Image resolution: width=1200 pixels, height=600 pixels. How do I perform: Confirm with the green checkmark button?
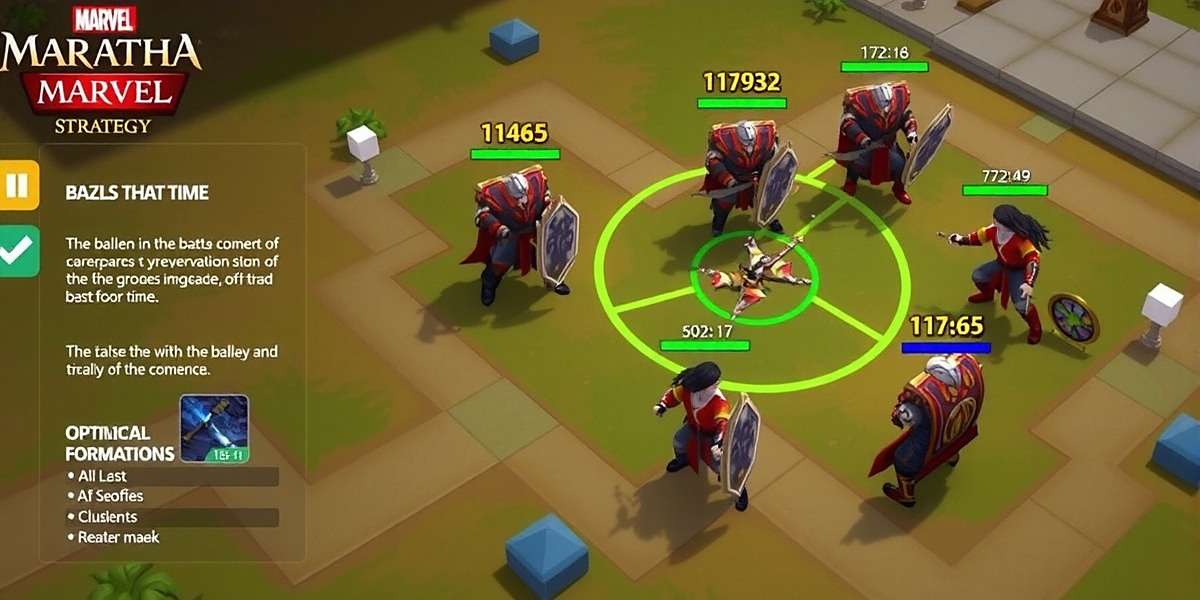(18, 251)
